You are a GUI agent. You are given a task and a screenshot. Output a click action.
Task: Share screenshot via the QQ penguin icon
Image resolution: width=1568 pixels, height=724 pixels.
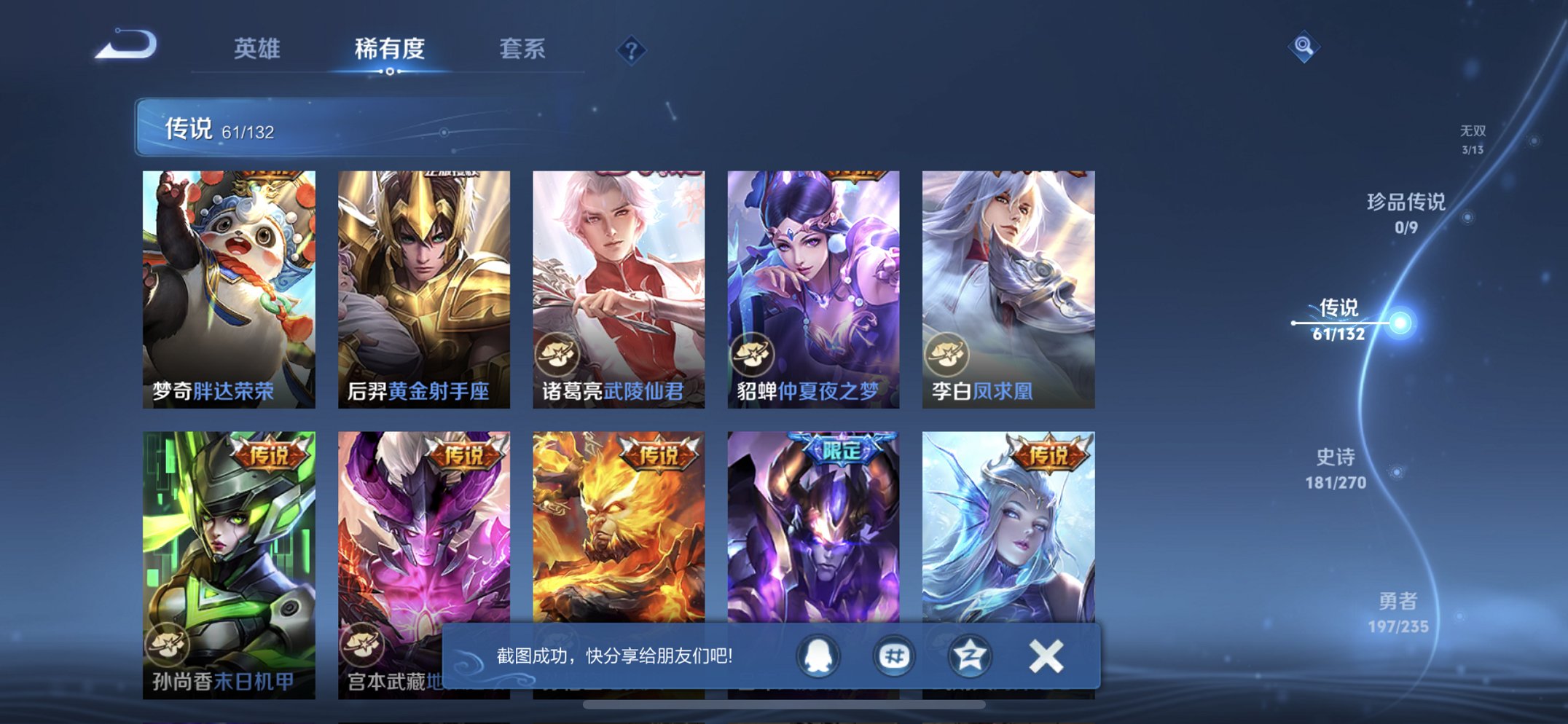point(818,656)
